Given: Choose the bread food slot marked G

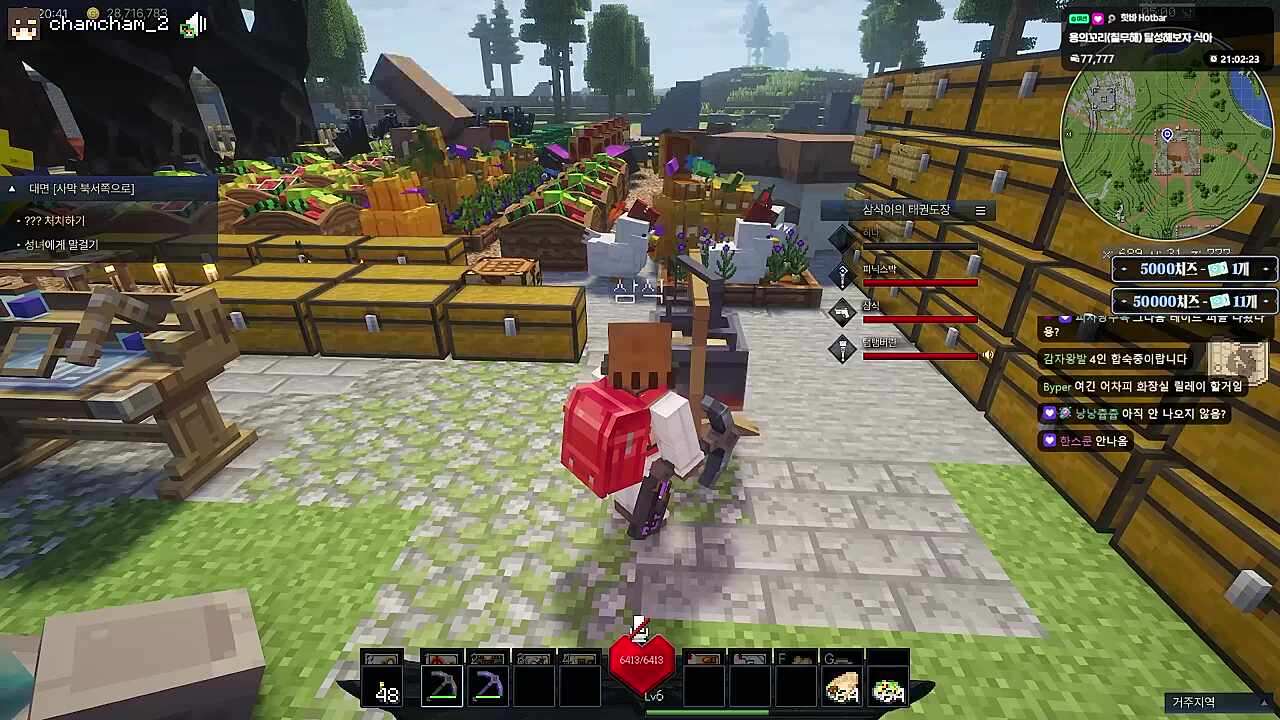Looking at the screenshot, I should [841, 685].
